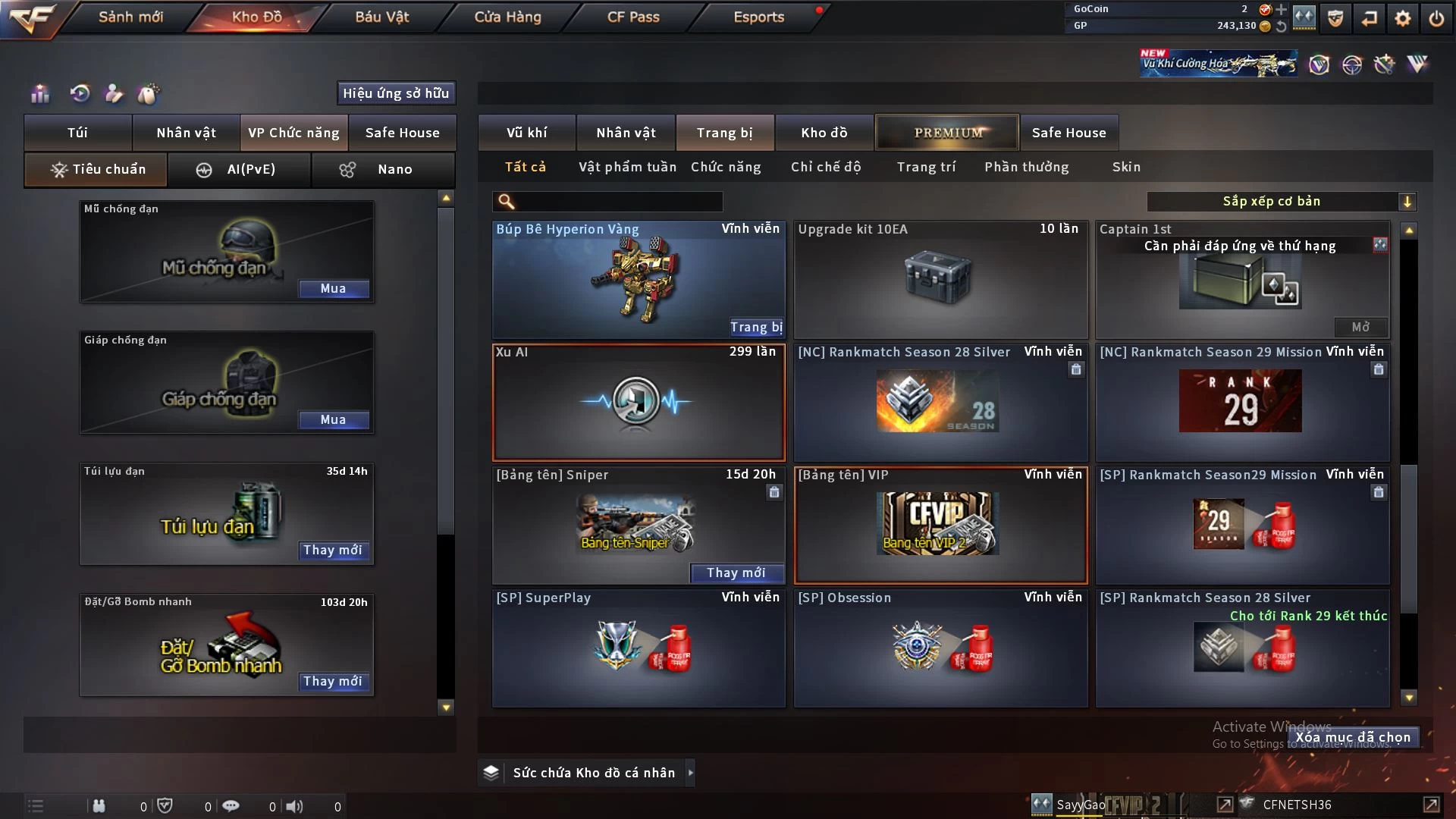1456x819 pixels.
Task: Open the Hiệu ứng sở hữu panel
Action: pyautogui.click(x=396, y=93)
